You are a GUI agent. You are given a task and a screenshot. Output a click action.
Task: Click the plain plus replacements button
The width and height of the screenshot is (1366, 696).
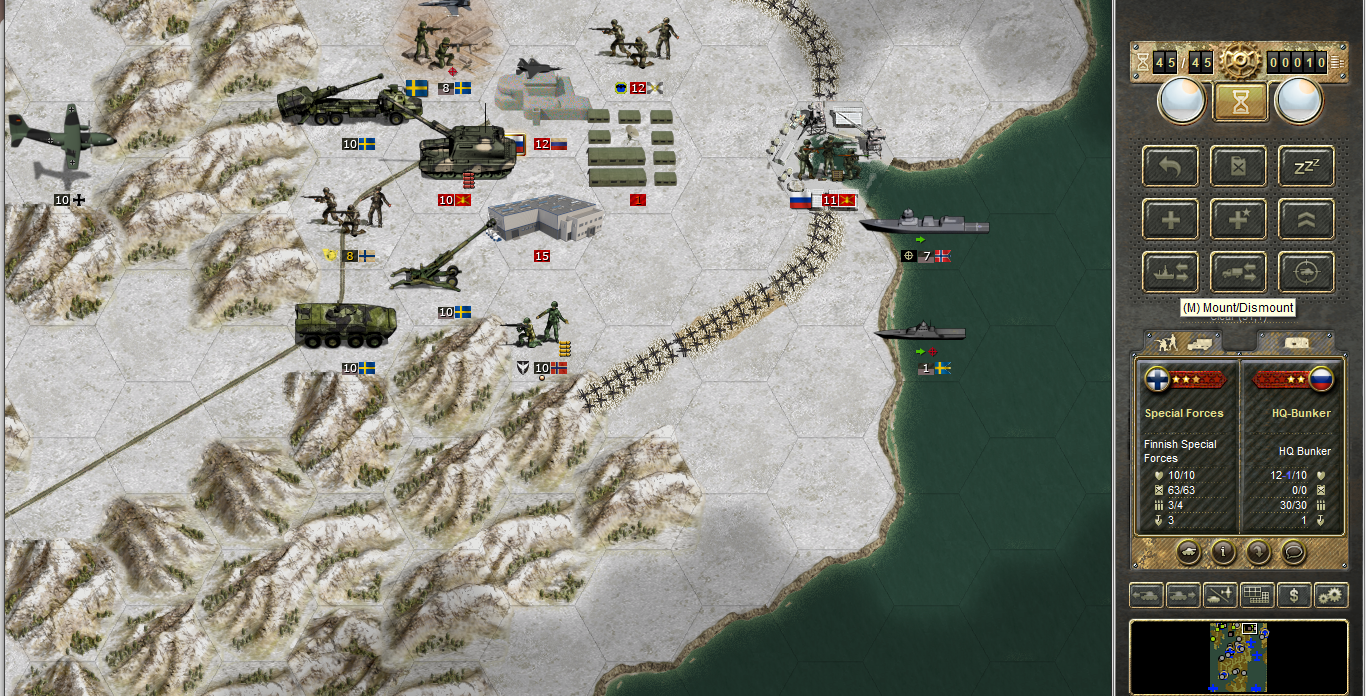click(x=1171, y=219)
